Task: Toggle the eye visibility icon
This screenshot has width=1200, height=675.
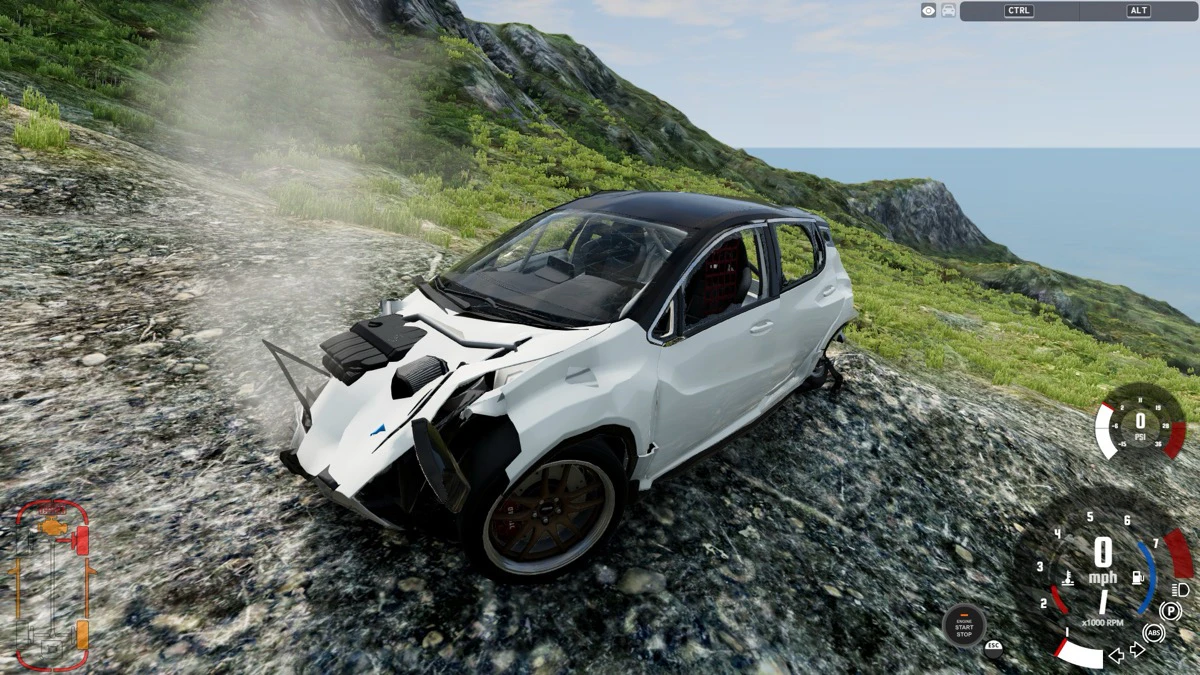Action: pos(929,10)
